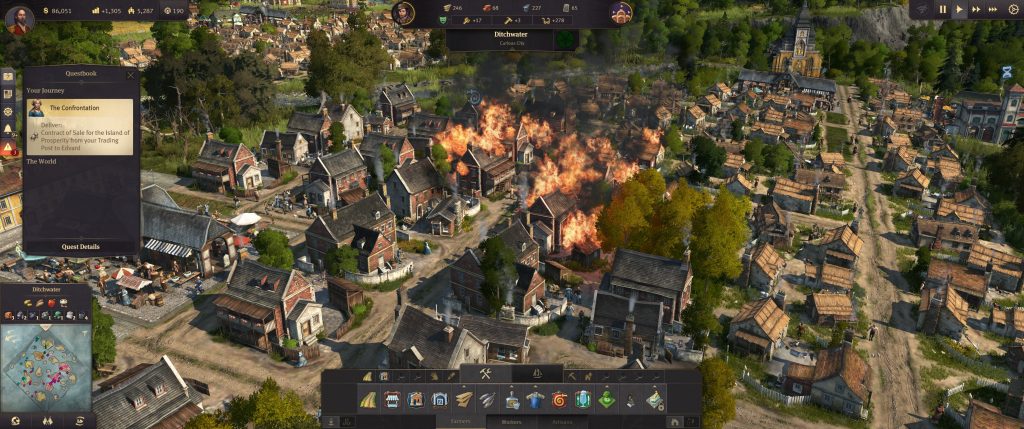
Task: Select the dirt road build icon
Action: (367, 399)
